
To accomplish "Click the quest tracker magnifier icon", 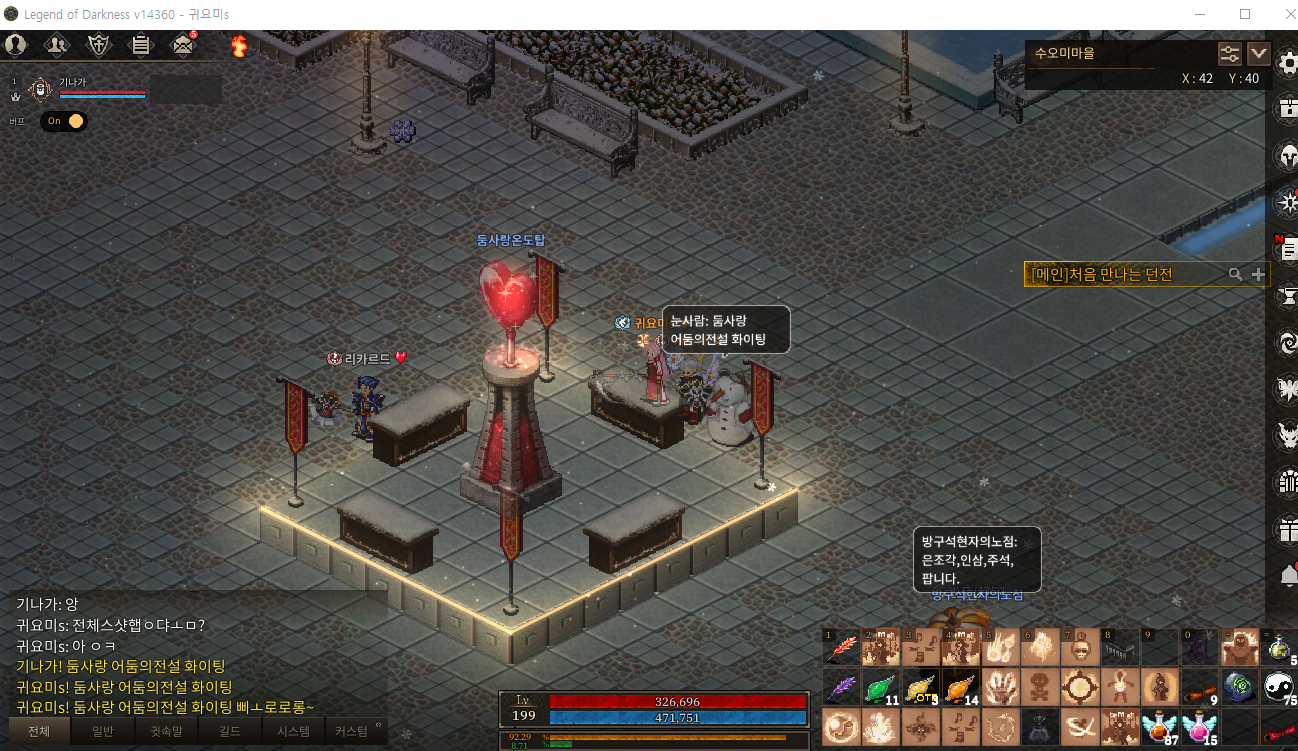I will tap(1236, 274).
